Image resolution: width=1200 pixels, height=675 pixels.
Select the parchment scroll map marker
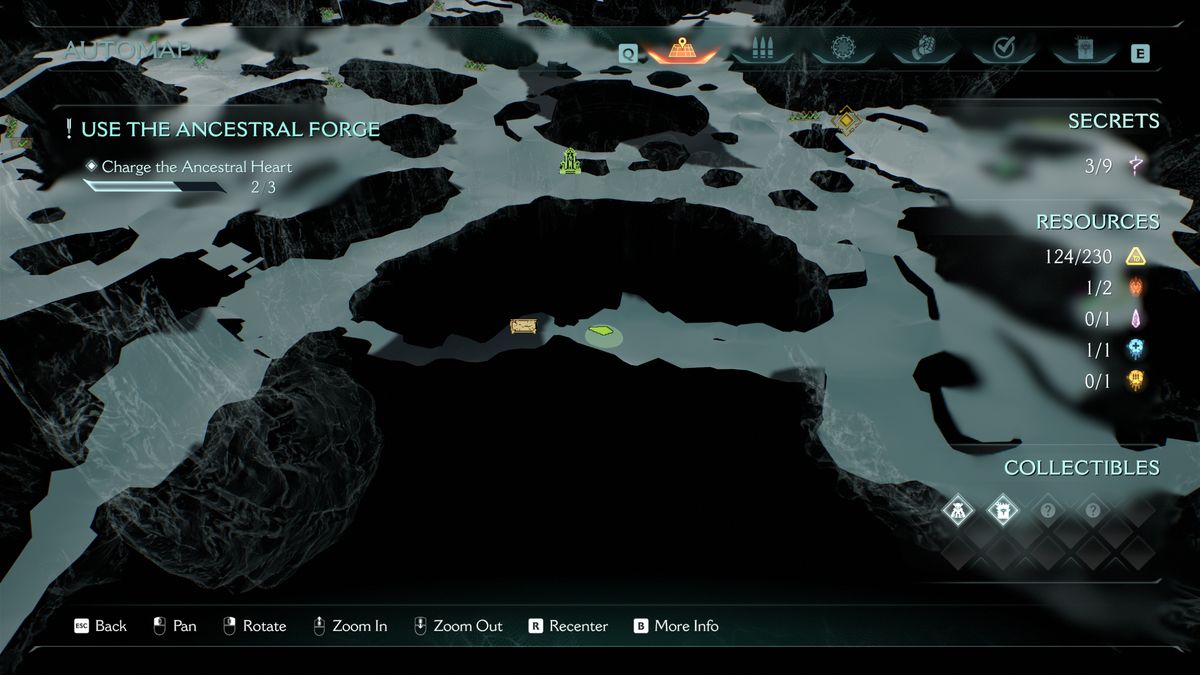click(x=522, y=326)
